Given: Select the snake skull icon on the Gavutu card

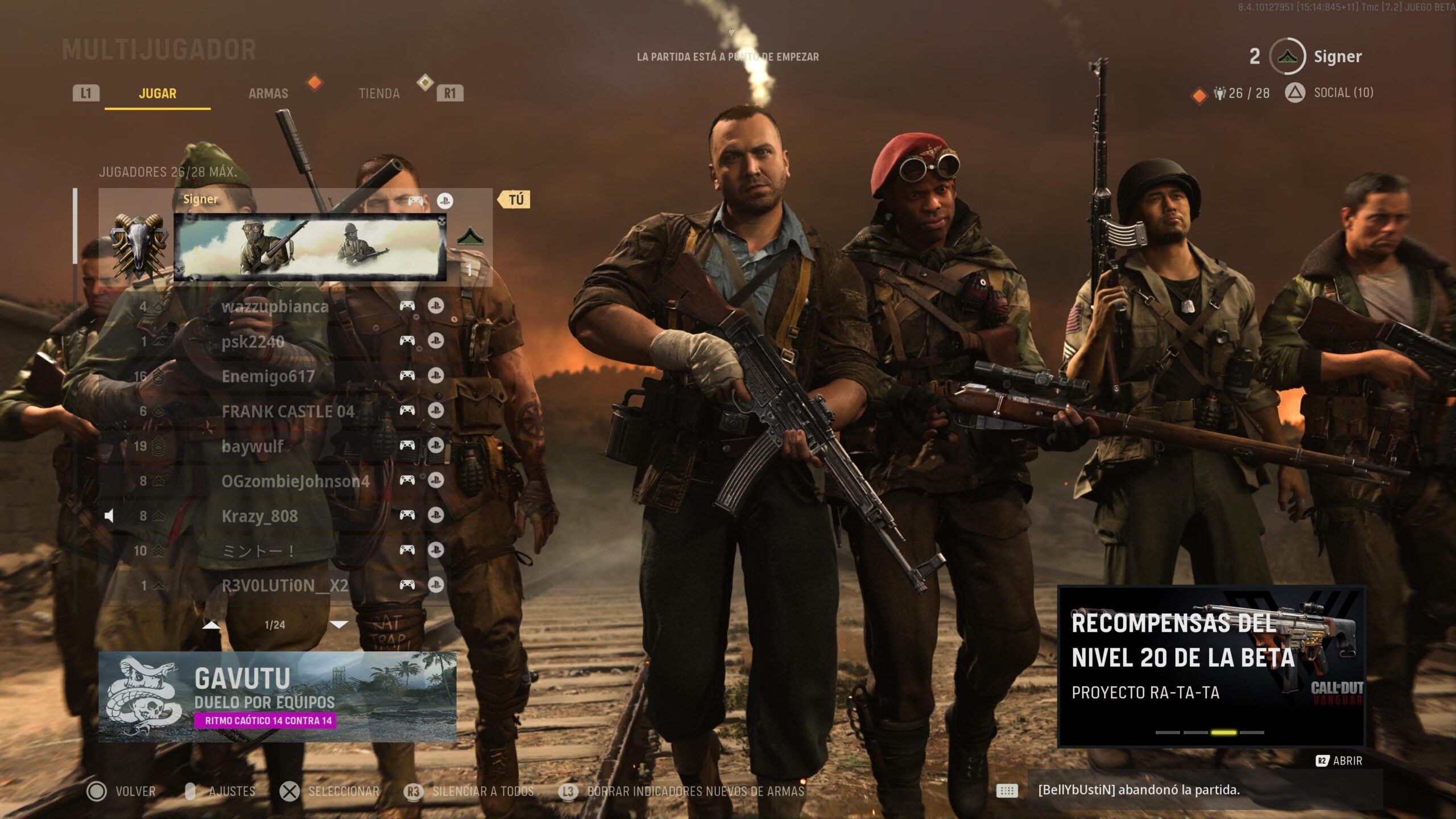Looking at the screenshot, I should (x=139, y=700).
